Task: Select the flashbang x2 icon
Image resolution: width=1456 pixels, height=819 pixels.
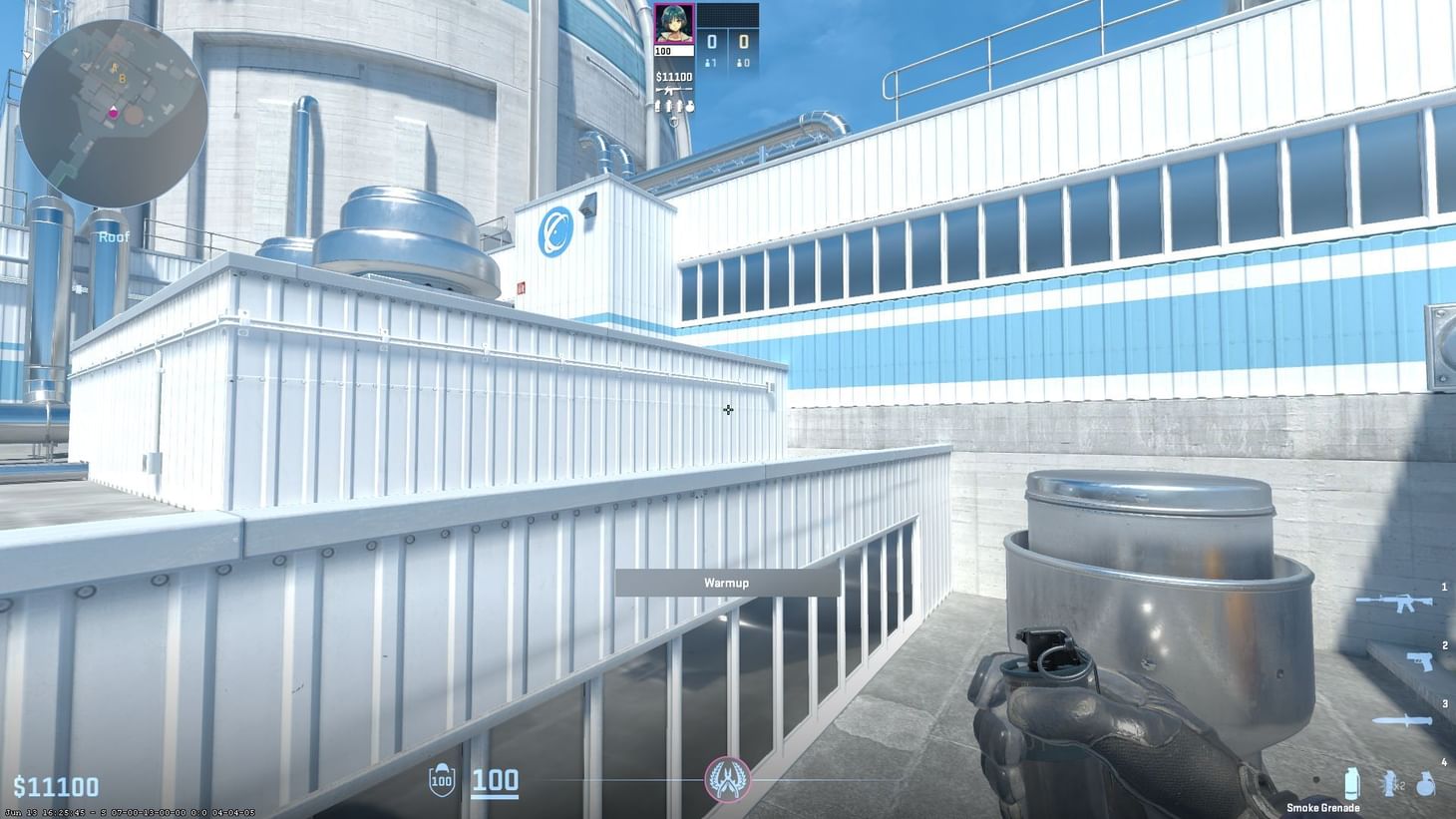Action: (x=1390, y=783)
